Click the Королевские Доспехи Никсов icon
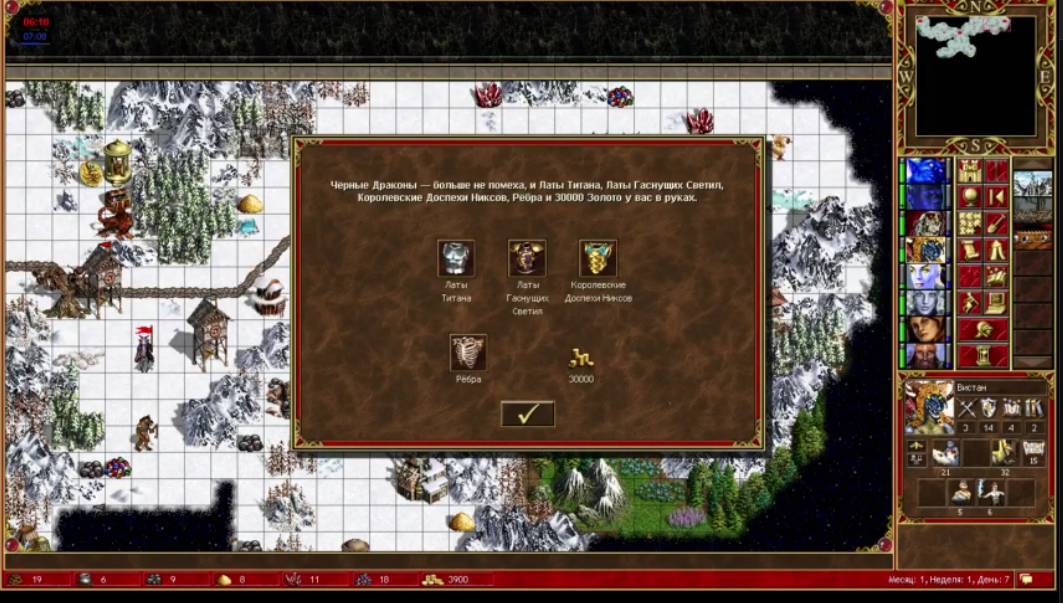The width and height of the screenshot is (1063, 603). pos(598,258)
